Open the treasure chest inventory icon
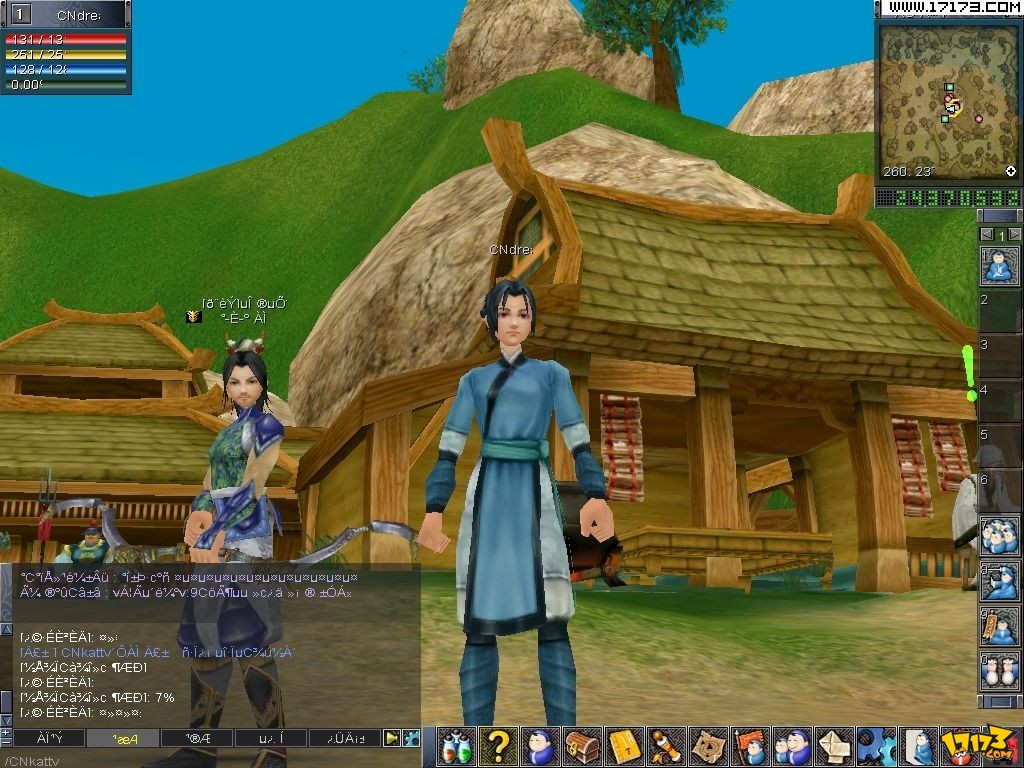This screenshot has width=1024, height=768. click(582, 746)
